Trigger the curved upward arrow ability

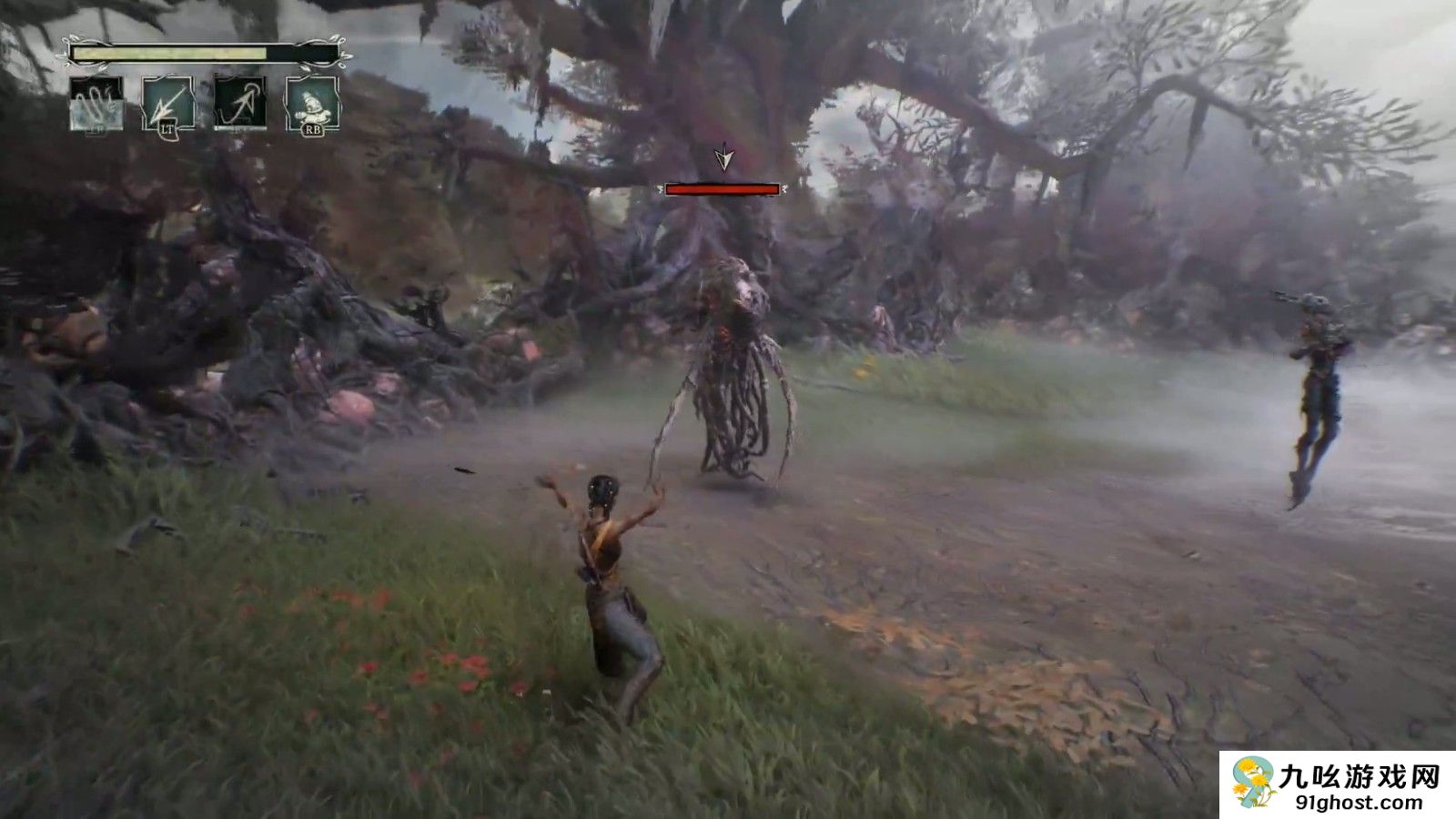pos(241,103)
